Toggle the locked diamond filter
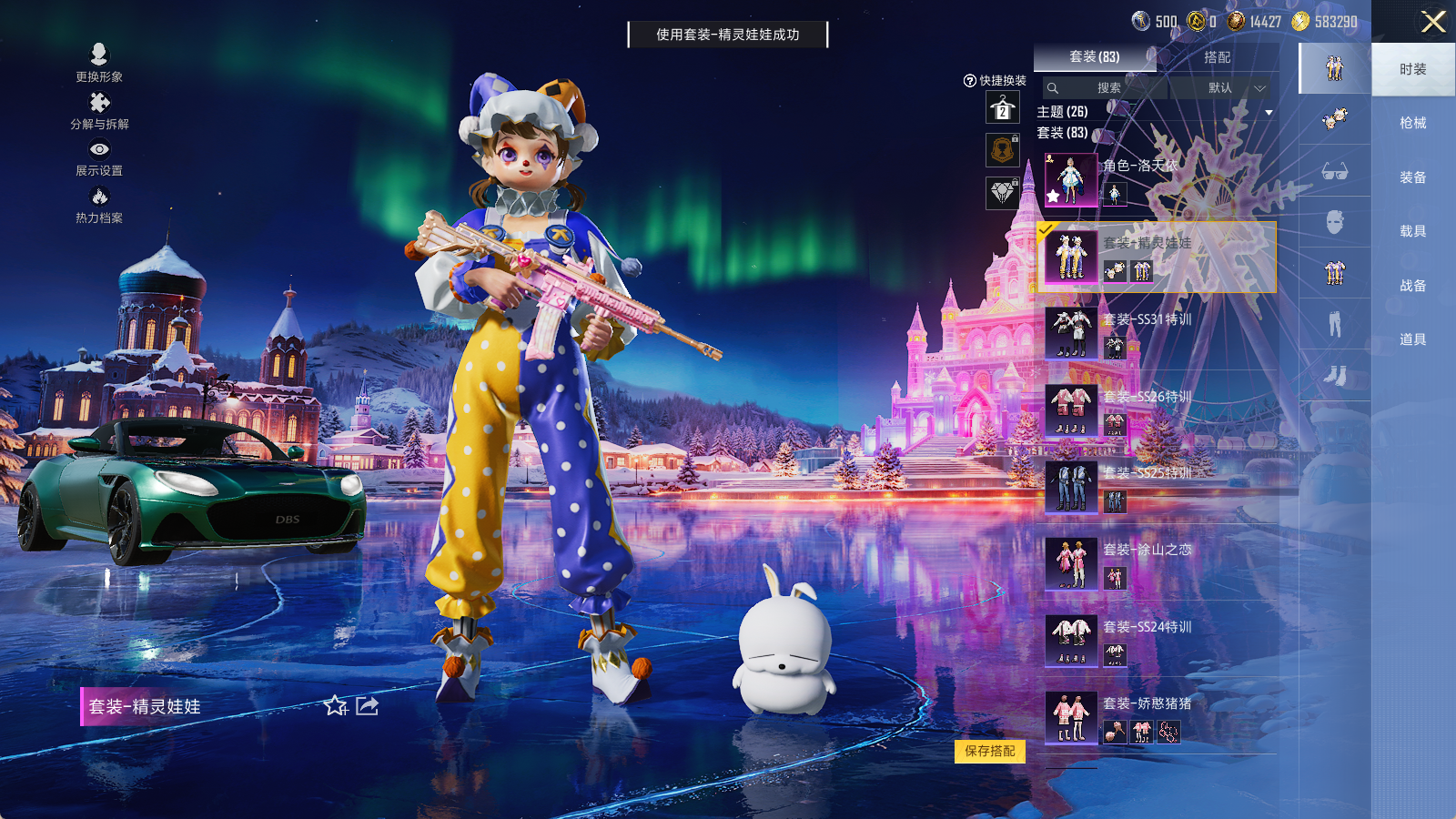This screenshot has width=1456, height=819. [1004, 194]
